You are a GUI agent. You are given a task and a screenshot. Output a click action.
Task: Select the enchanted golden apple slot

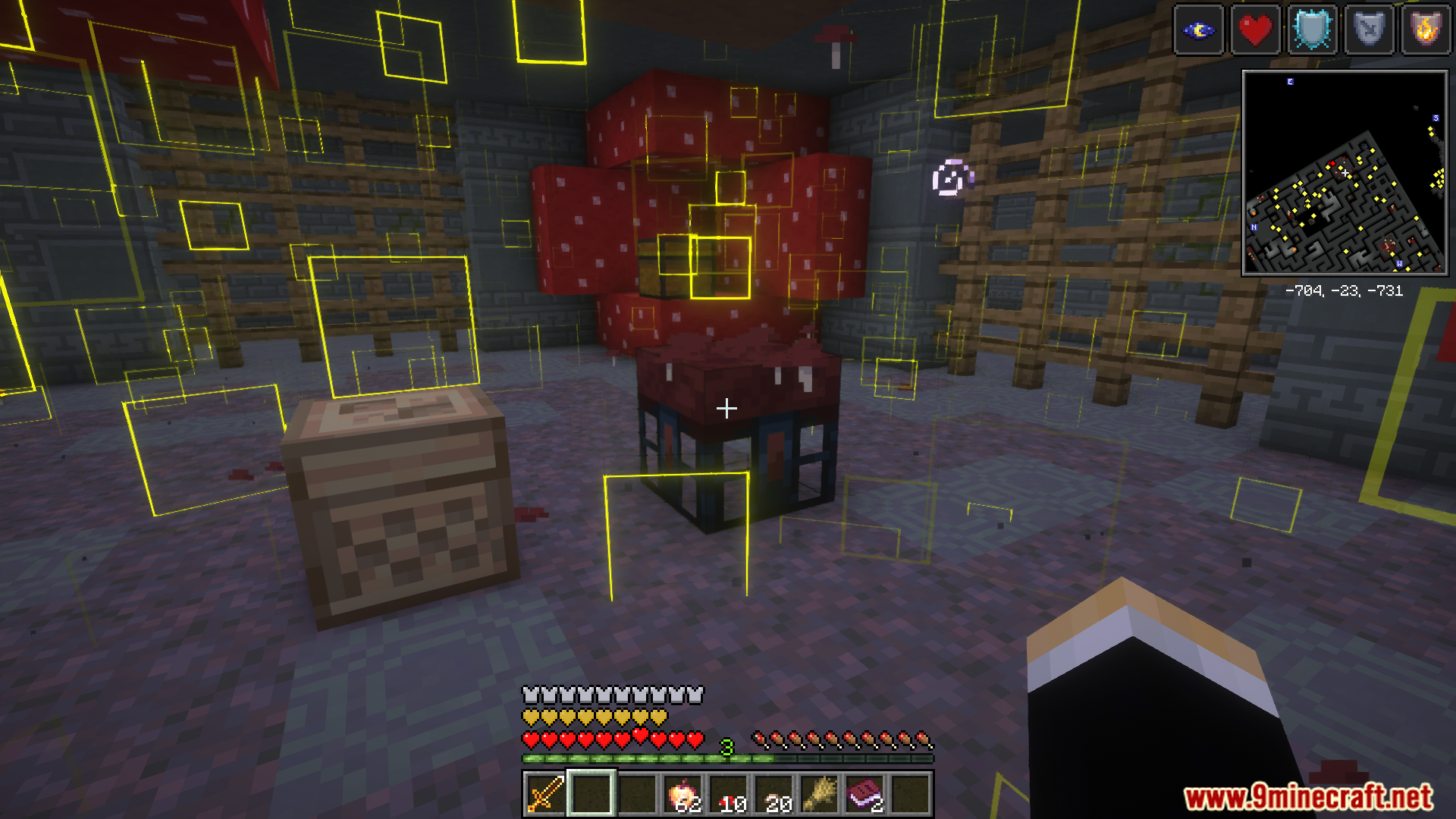click(x=683, y=794)
